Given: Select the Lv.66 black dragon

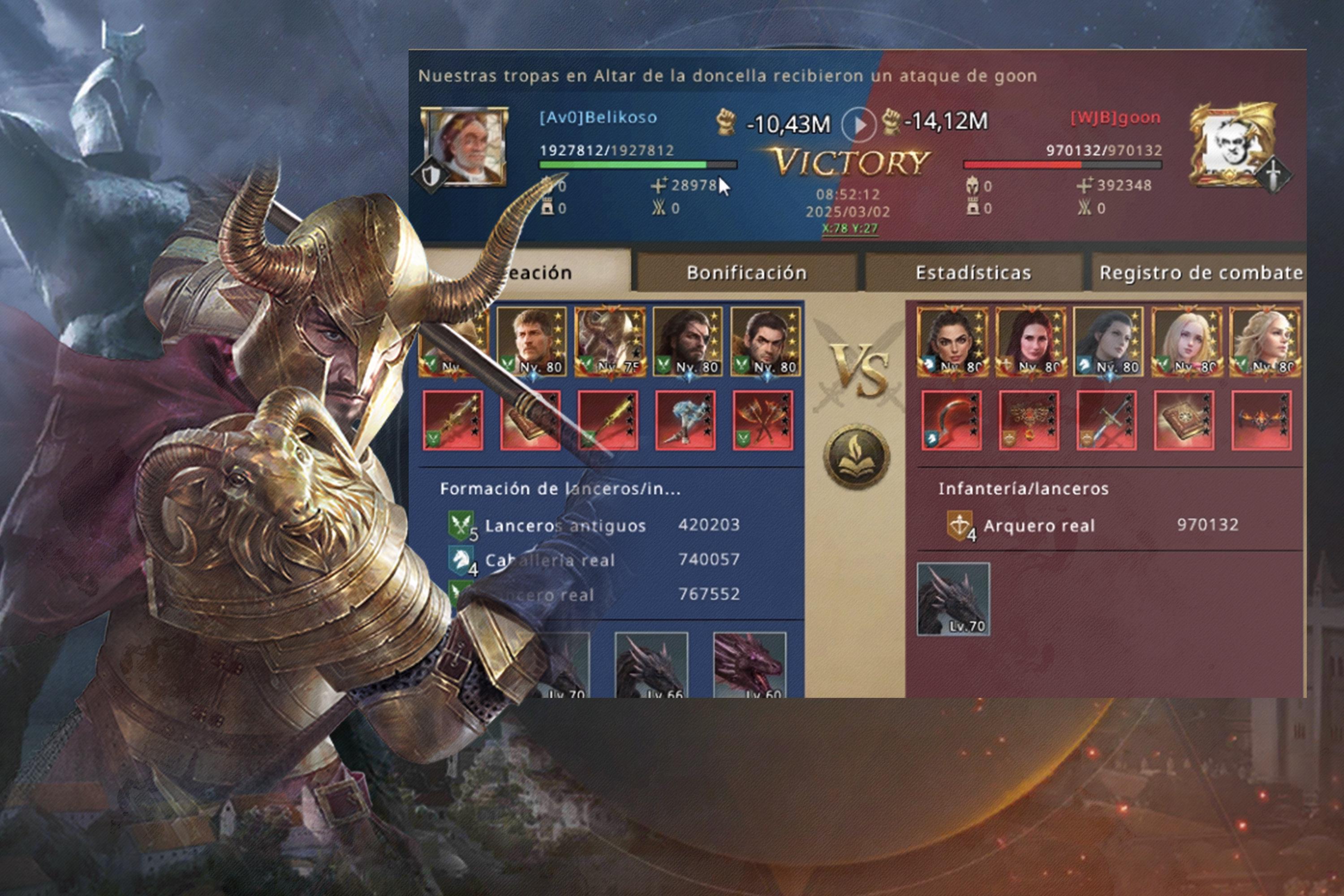Looking at the screenshot, I should [651, 666].
